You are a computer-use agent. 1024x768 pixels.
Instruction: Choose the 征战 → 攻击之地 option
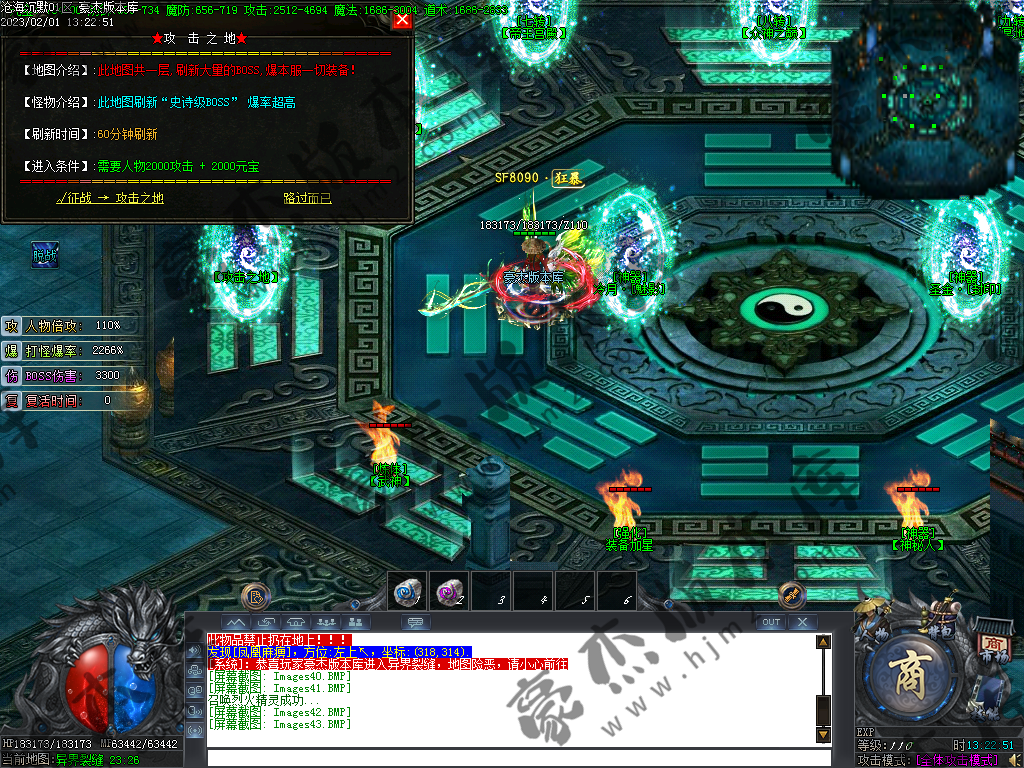click(110, 198)
